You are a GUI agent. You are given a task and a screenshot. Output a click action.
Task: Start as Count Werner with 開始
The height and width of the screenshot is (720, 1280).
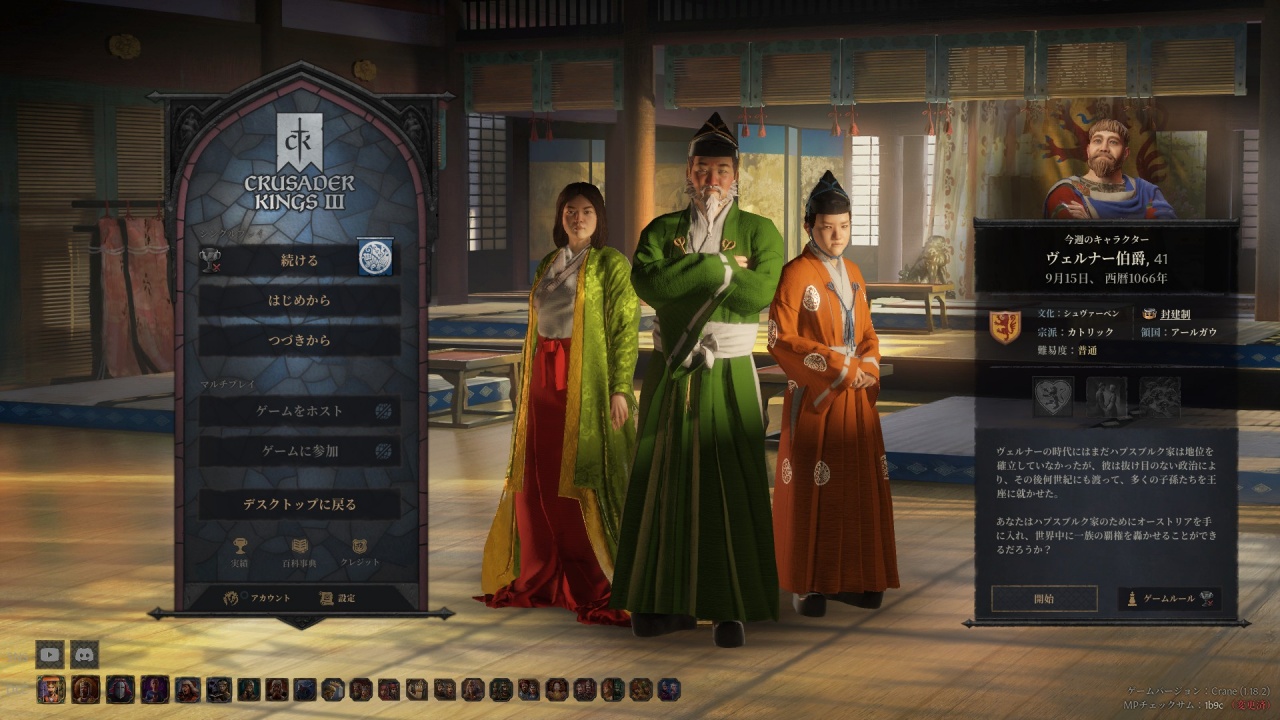click(1043, 599)
